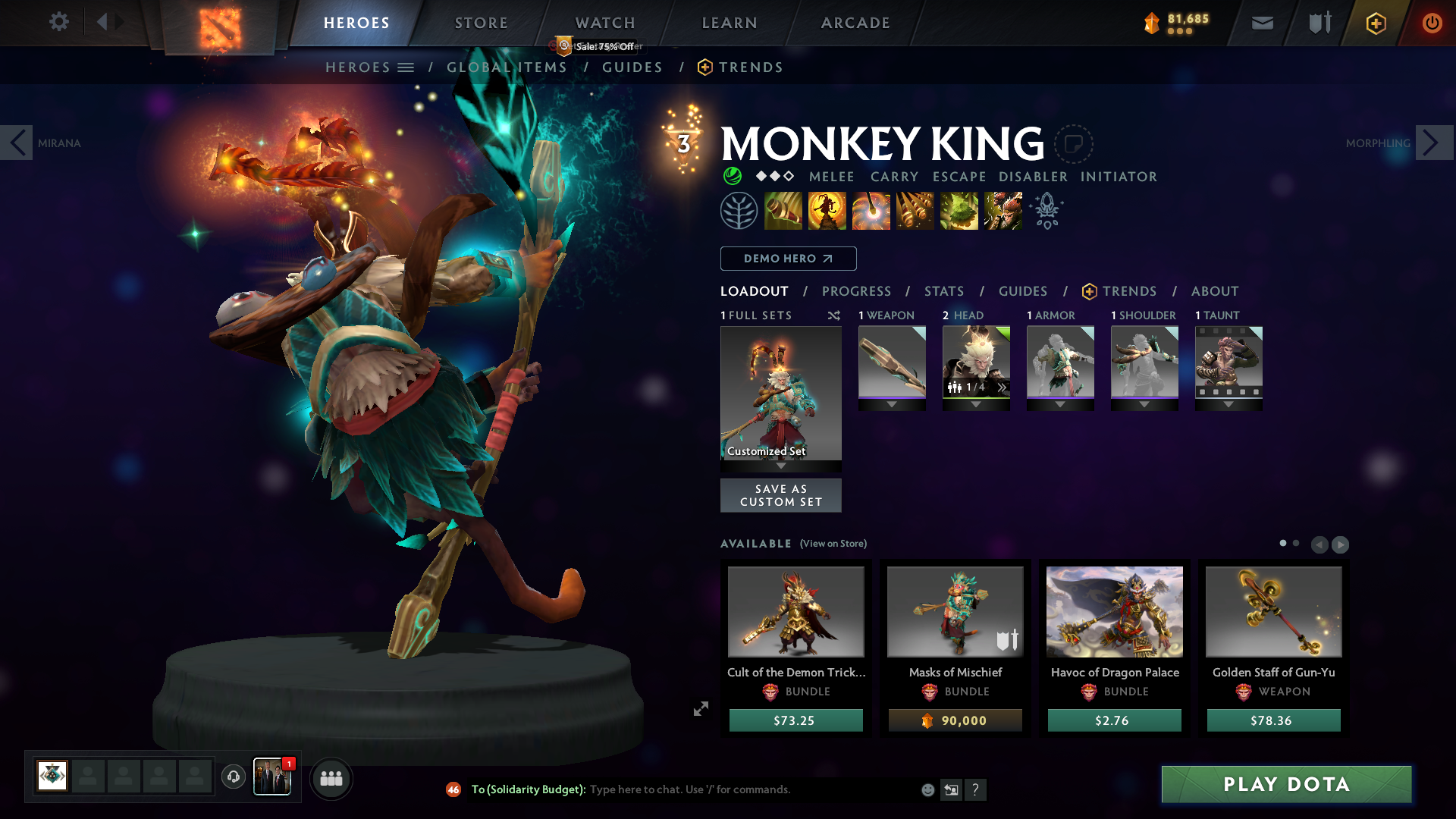Switch to the STATS tab
The image size is (1456, 819).
click(943, 291)
